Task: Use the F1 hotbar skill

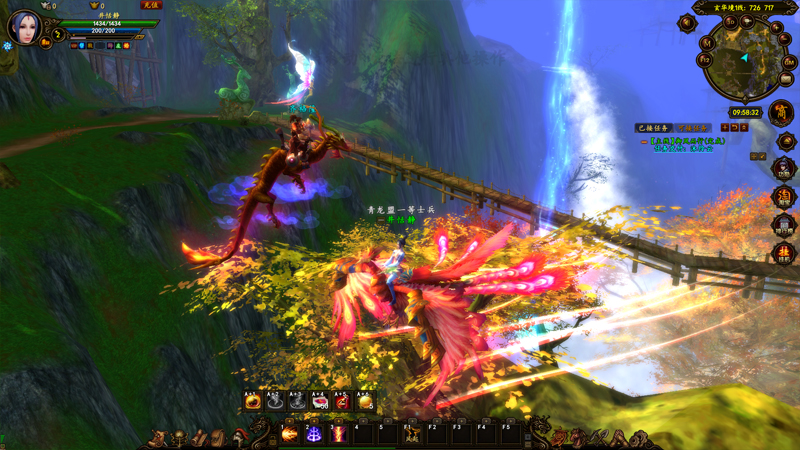Action: [x=411, y=433]
